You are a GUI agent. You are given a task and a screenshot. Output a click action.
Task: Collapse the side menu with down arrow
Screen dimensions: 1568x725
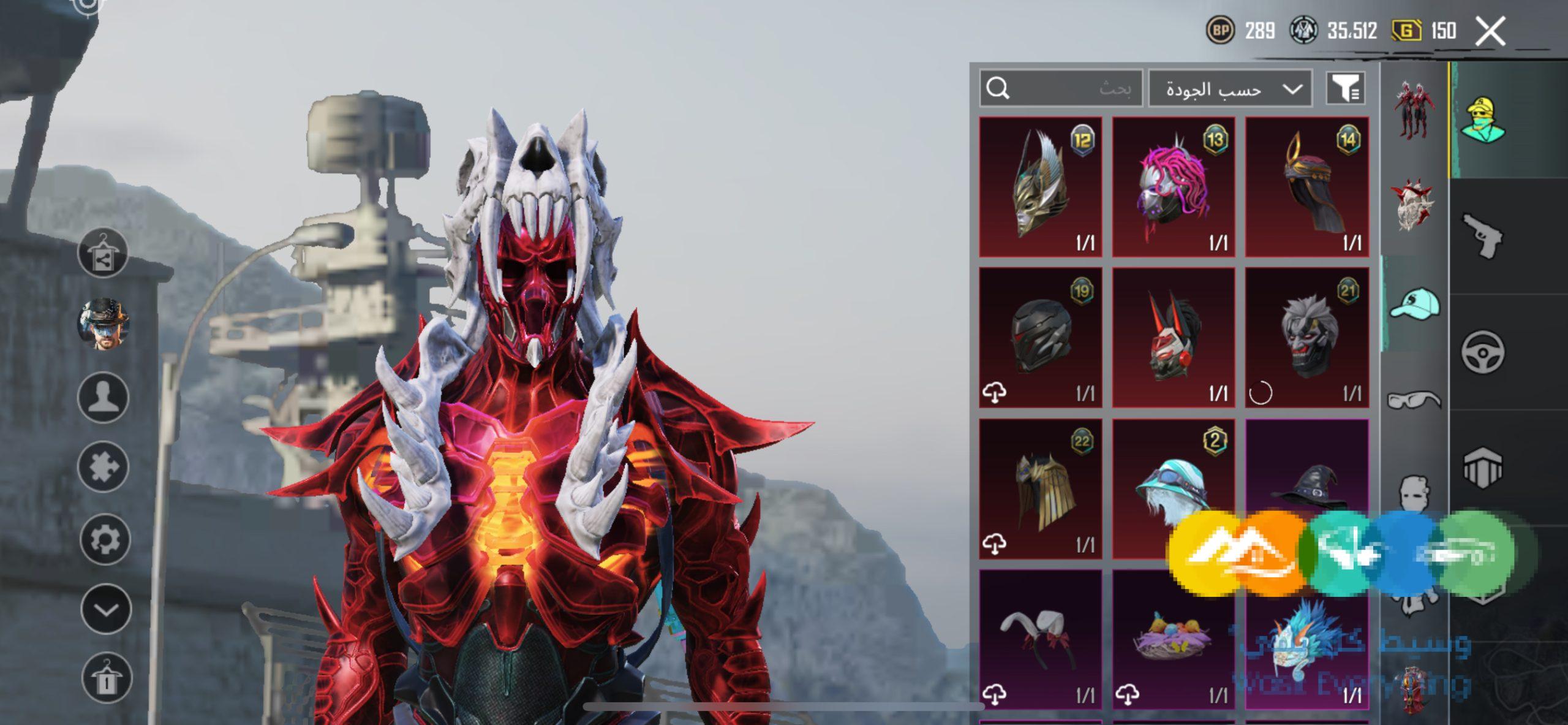106,610
